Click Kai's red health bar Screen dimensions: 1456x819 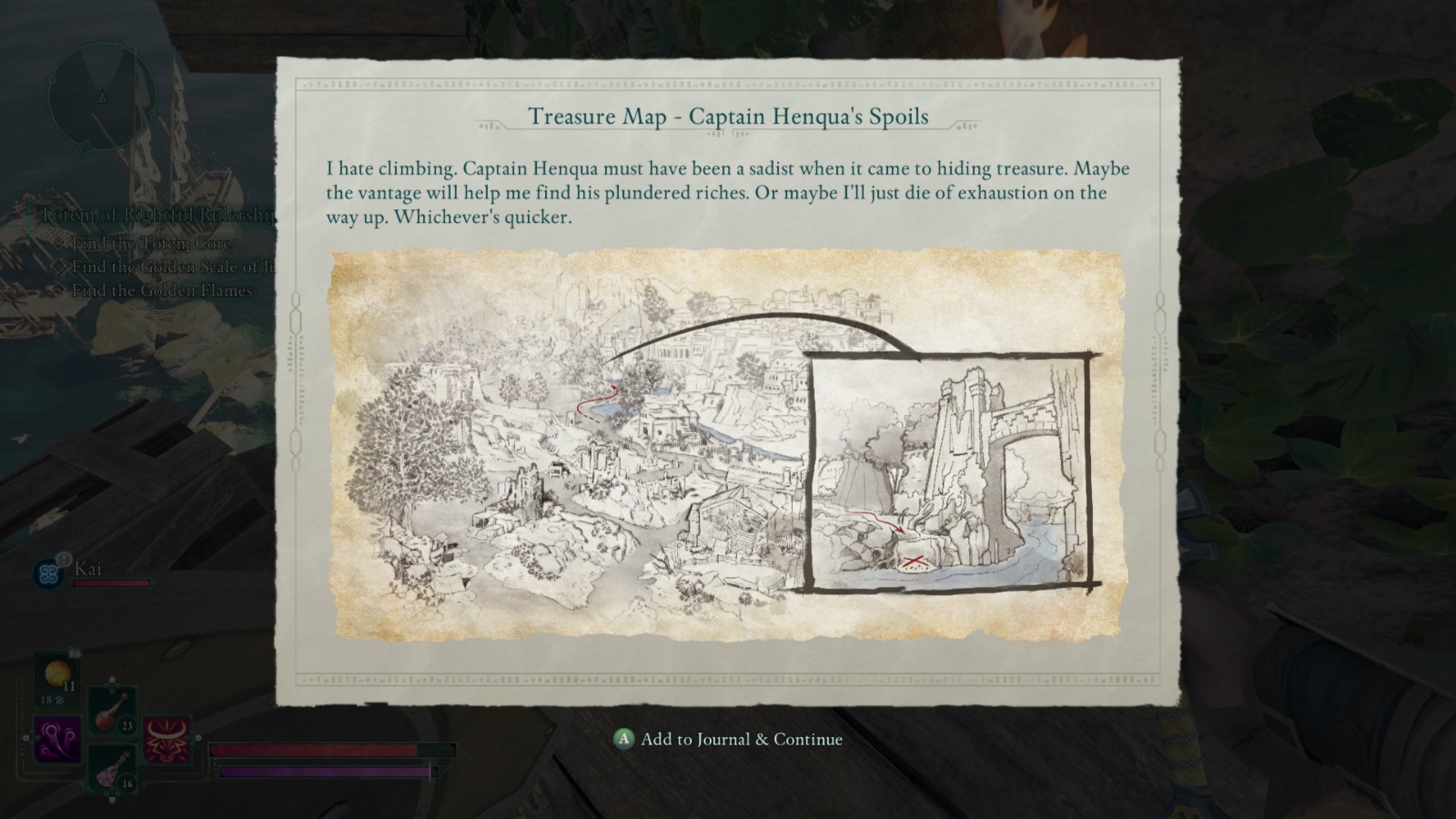click(109, 583)
